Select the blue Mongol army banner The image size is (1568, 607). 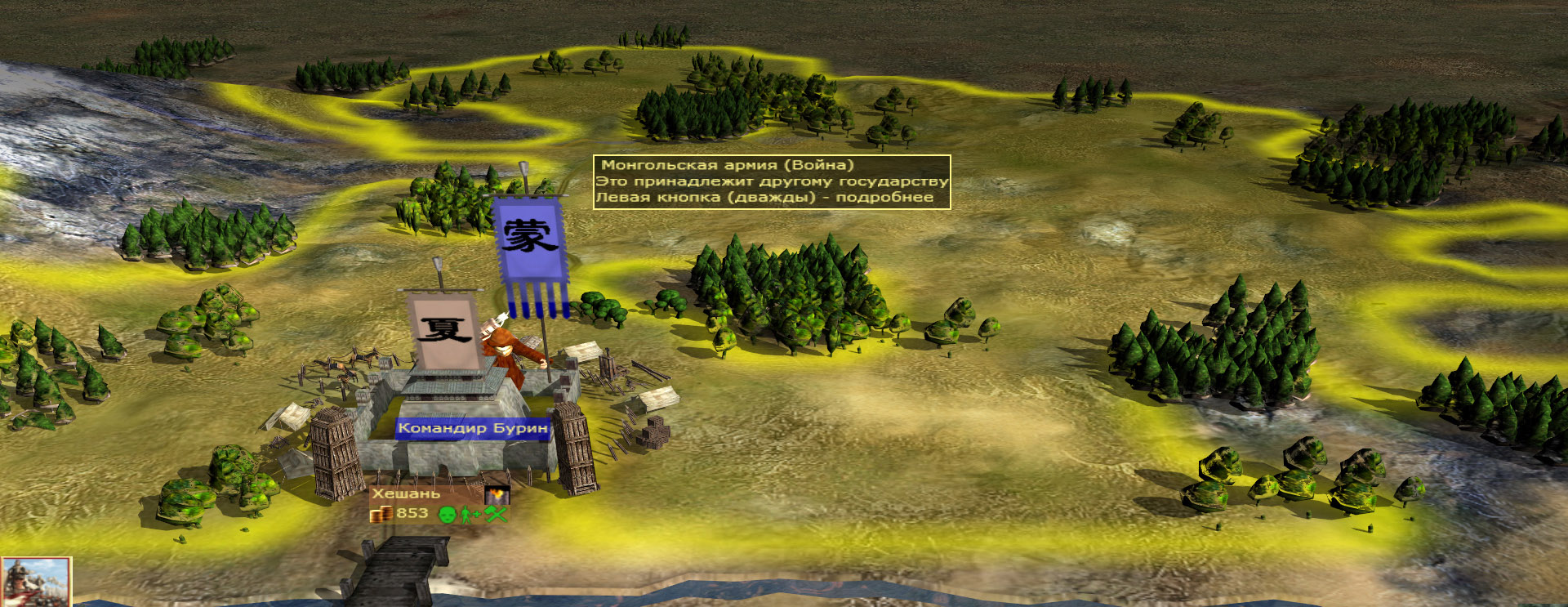529,245
